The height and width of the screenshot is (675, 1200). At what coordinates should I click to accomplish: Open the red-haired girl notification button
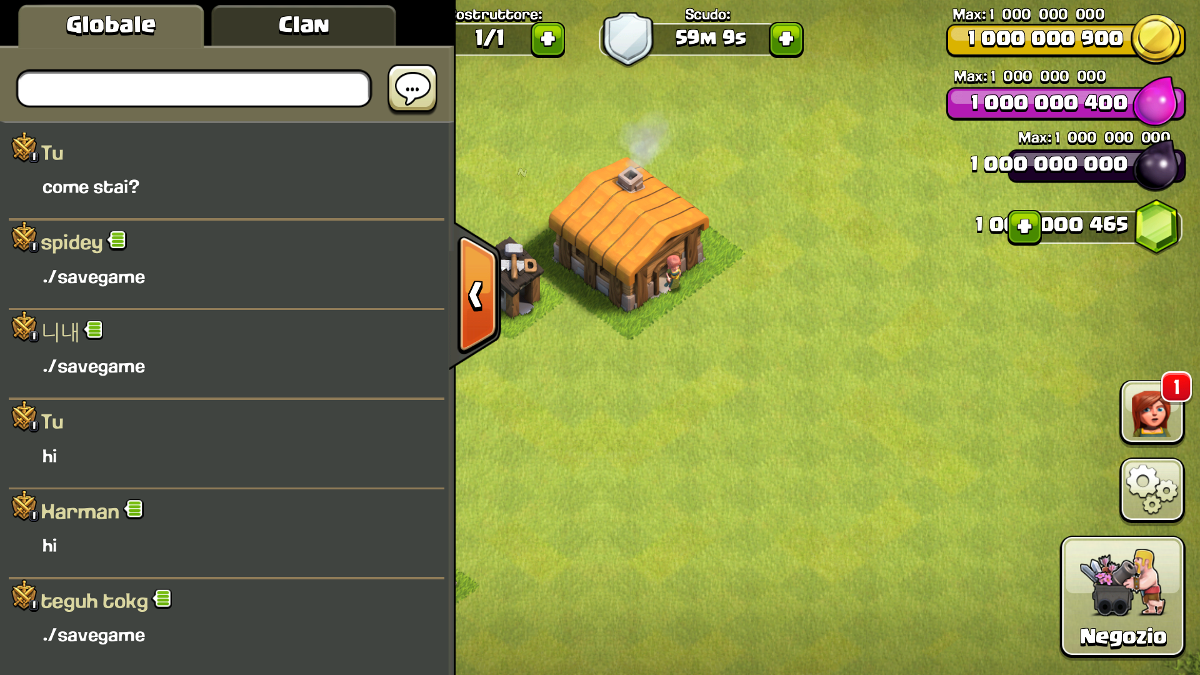pos(1150,411)
